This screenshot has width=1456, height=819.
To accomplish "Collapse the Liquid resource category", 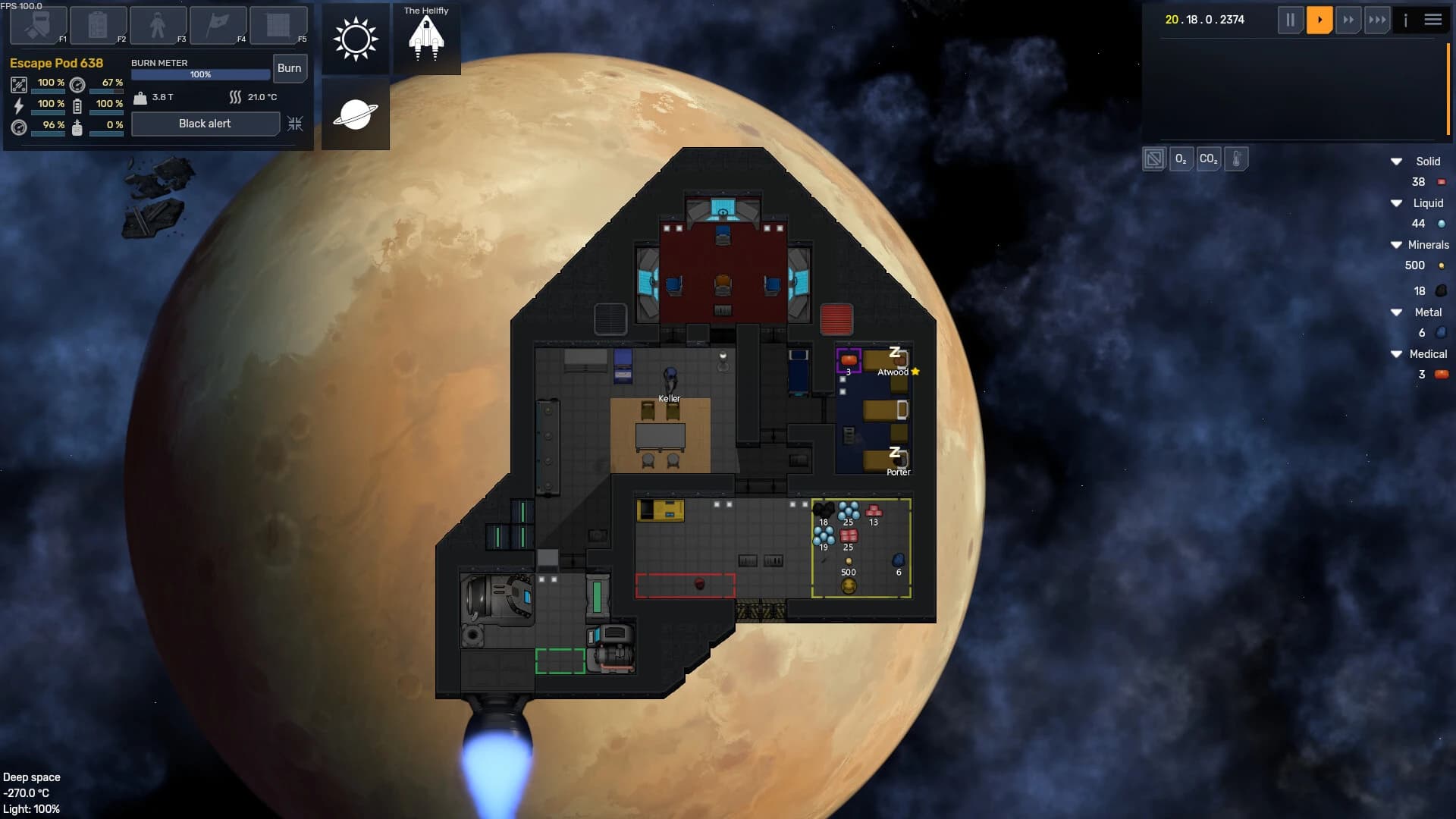I will coord(1396,203).
